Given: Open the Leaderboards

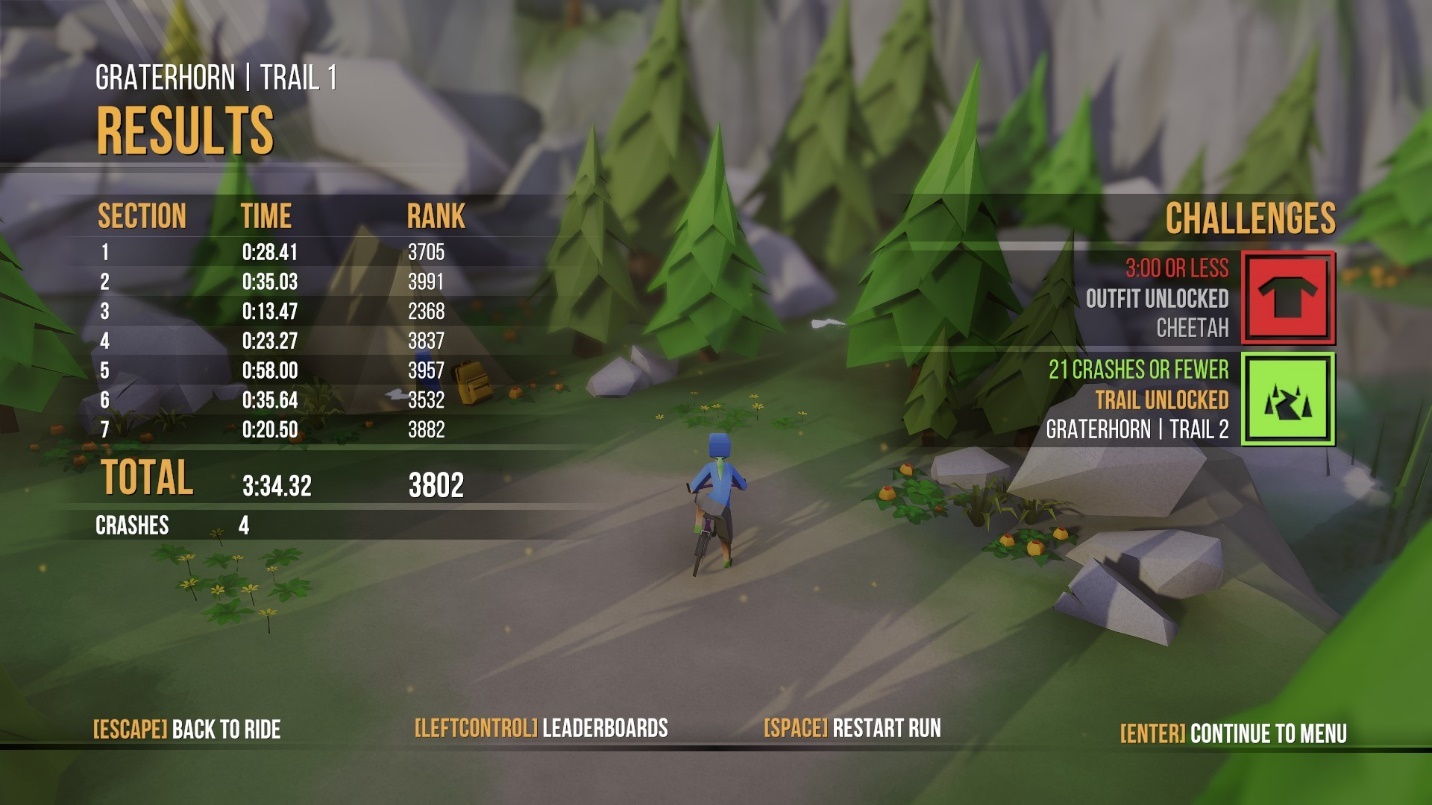Looking at the screenshot, I should tap(541, 728).
